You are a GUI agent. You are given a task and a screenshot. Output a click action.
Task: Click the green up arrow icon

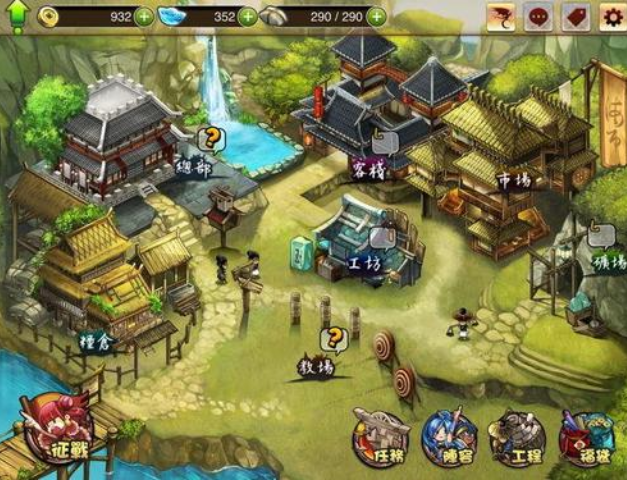[x=17, y=16]
